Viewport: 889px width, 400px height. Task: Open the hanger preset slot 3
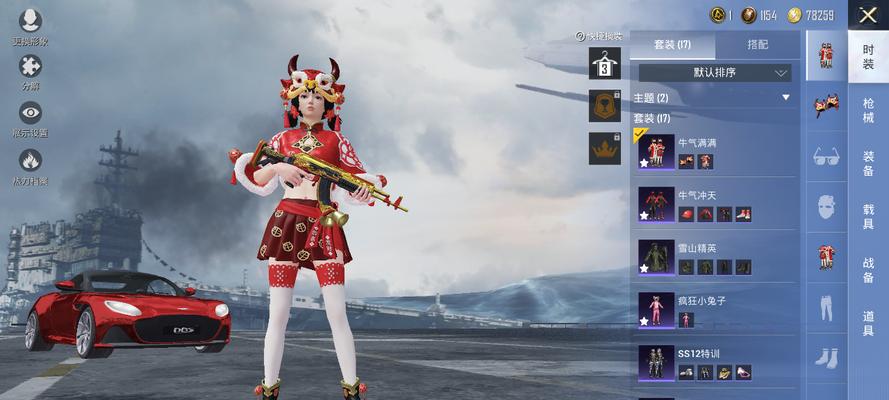(604, 63)
